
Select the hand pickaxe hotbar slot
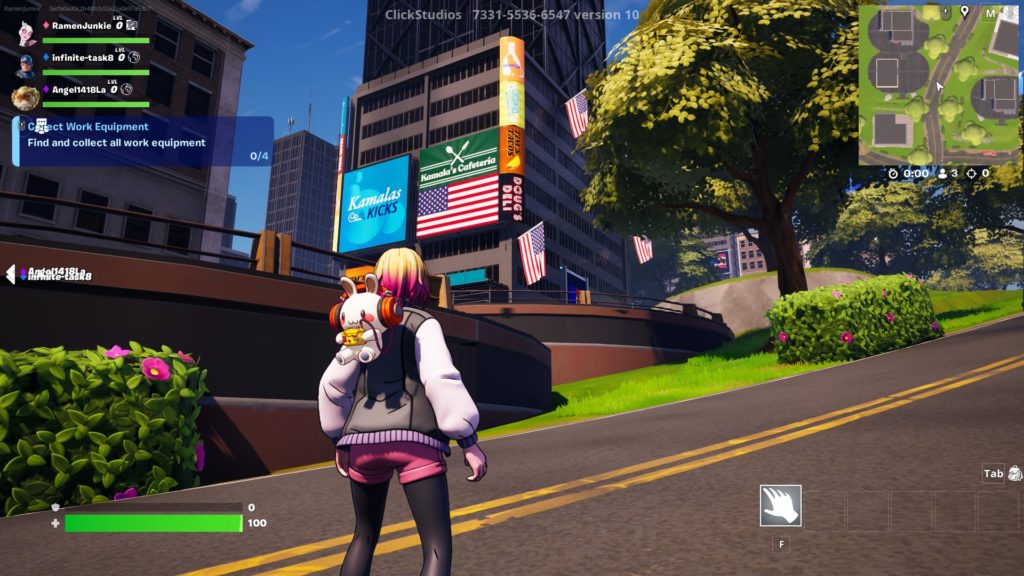pos(780,506)
